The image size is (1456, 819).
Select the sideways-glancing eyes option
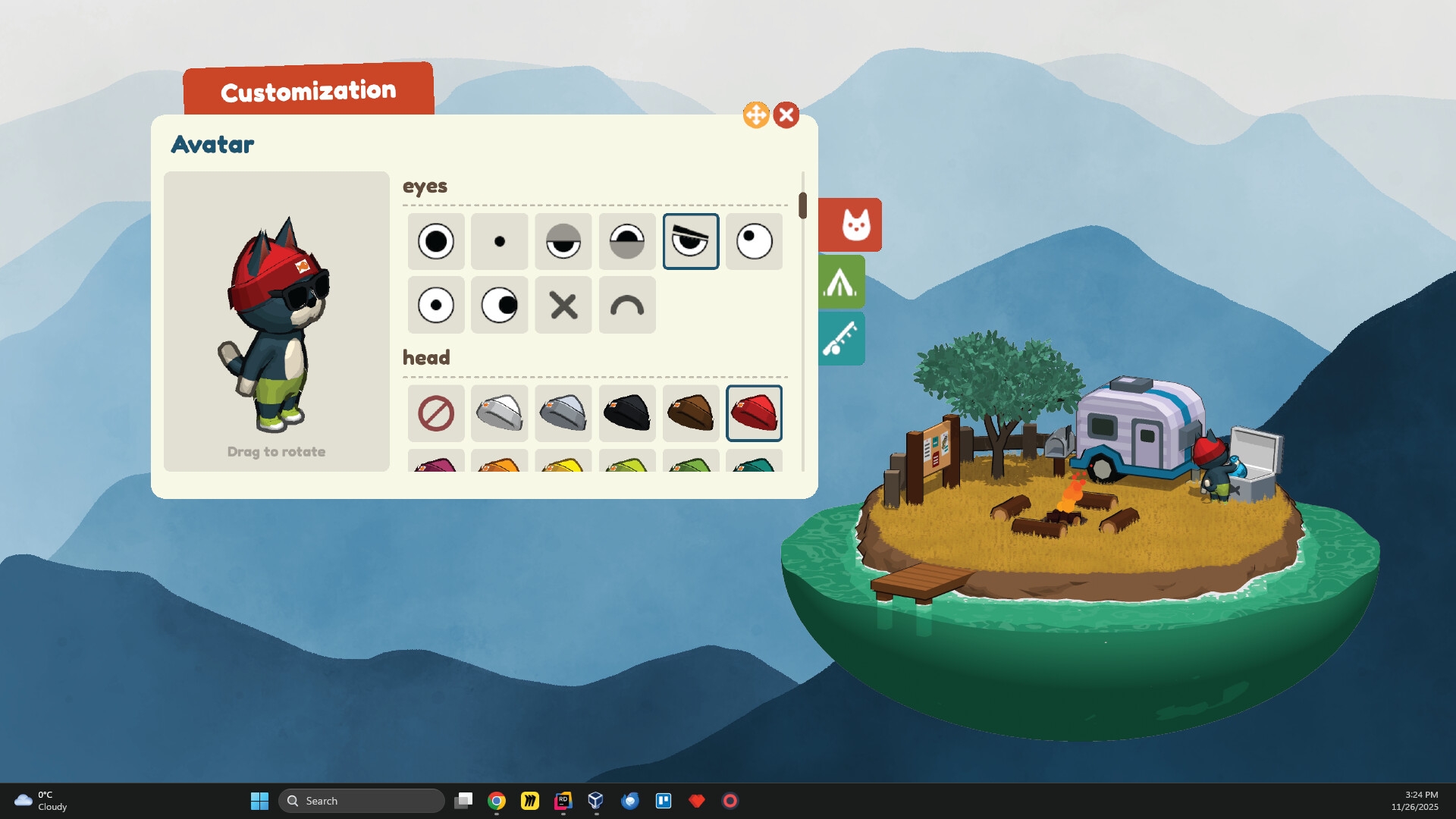[499, 305]
